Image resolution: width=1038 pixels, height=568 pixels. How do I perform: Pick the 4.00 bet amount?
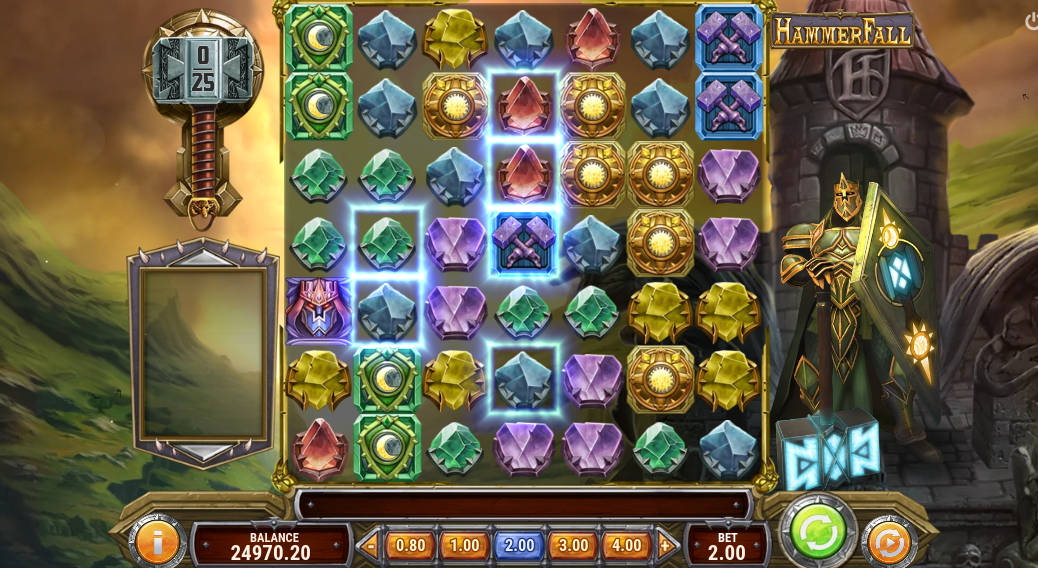pos(627,546)
